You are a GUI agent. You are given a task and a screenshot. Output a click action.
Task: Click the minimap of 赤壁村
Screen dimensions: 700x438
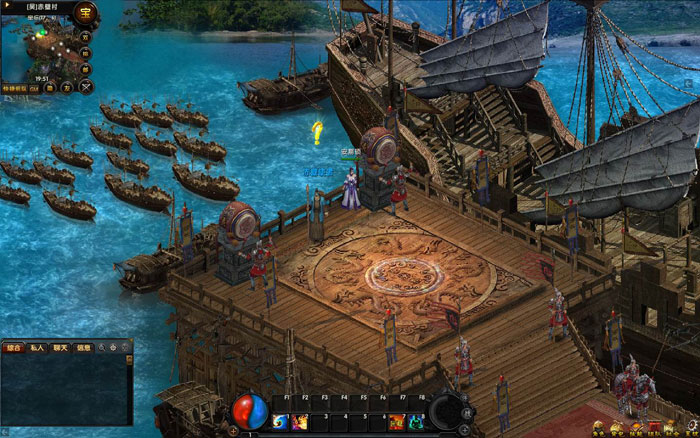coord(38,48)
